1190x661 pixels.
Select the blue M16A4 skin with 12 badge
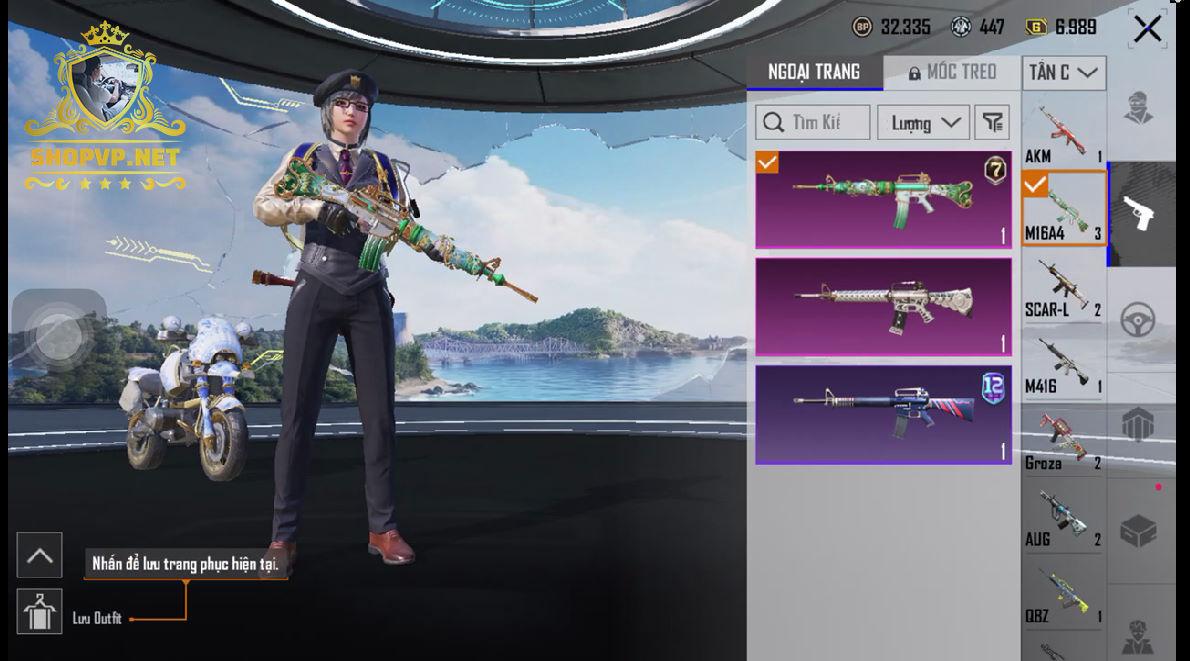(x=883, y=414)
